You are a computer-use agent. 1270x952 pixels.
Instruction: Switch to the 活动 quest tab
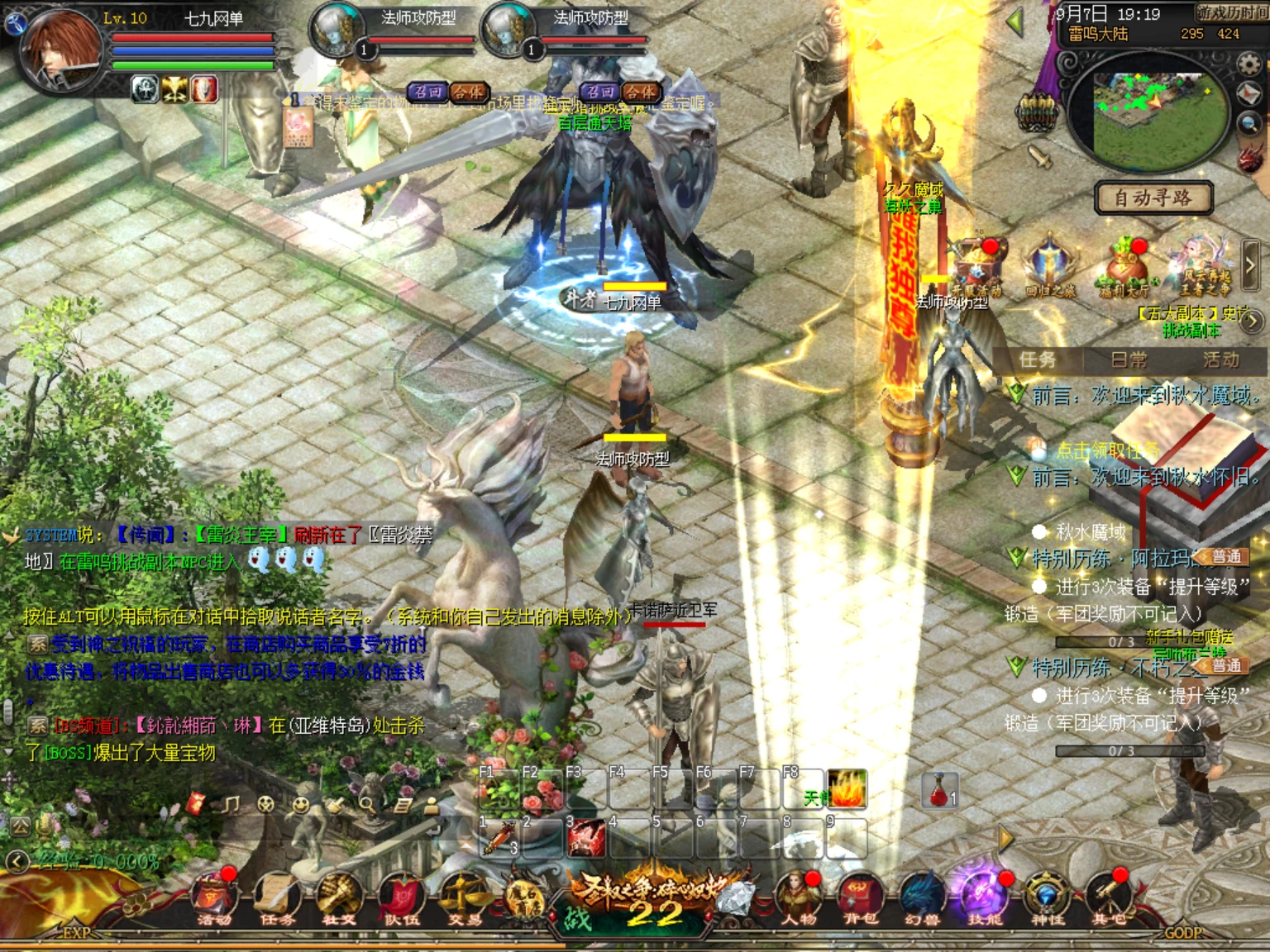[1222, 361]
